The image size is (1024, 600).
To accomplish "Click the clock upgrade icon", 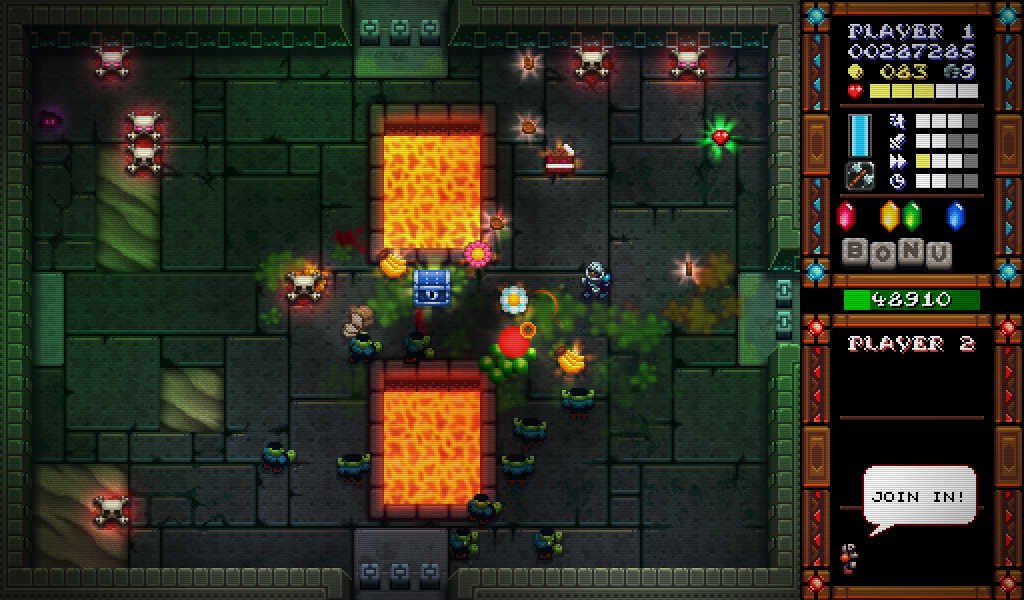I will click(x=897, y=181).
